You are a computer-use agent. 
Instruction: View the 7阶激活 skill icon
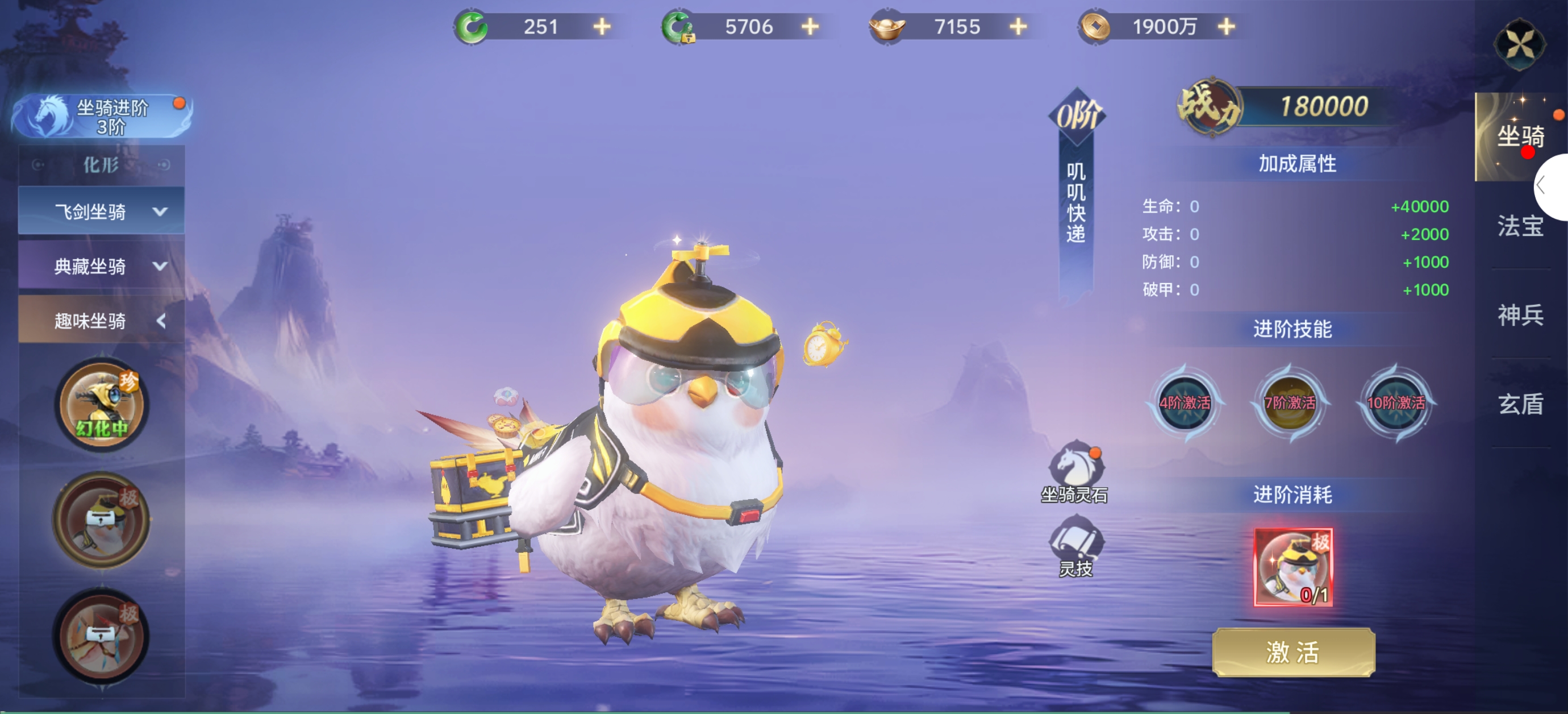click(x=1290, y=402)
